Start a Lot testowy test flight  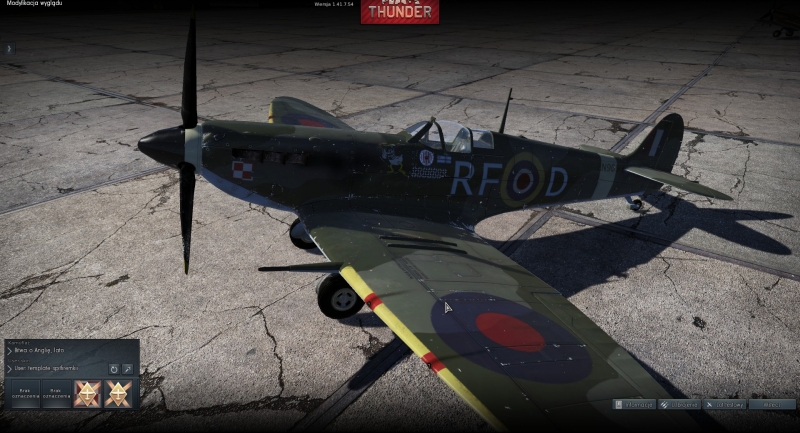click(x=725, y=405)
